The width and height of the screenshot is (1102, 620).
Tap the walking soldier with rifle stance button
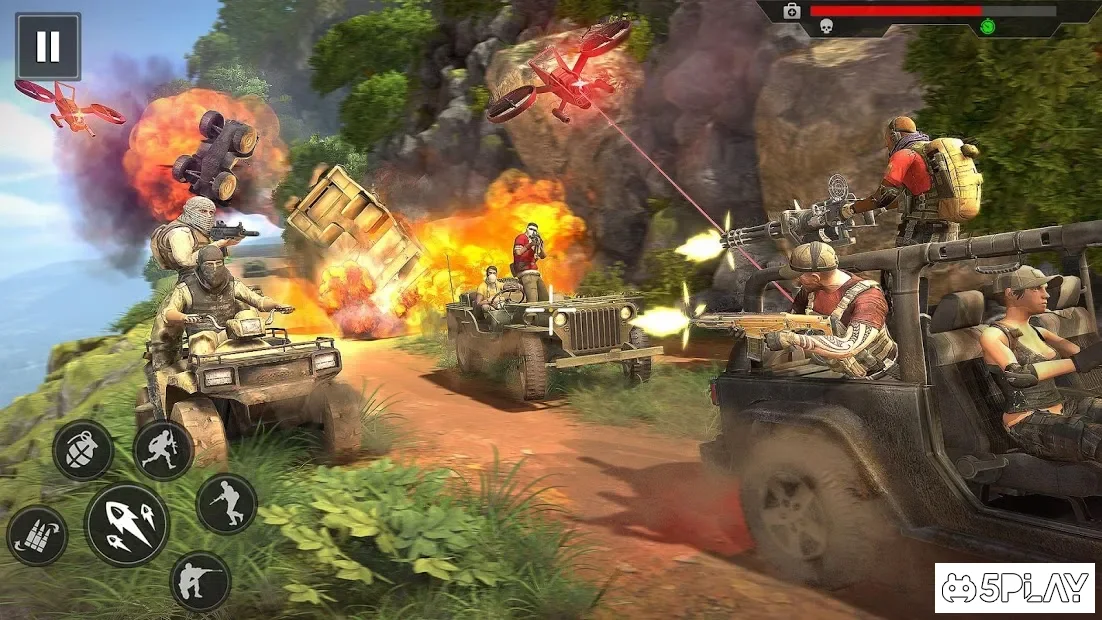(x=226, y=503)
